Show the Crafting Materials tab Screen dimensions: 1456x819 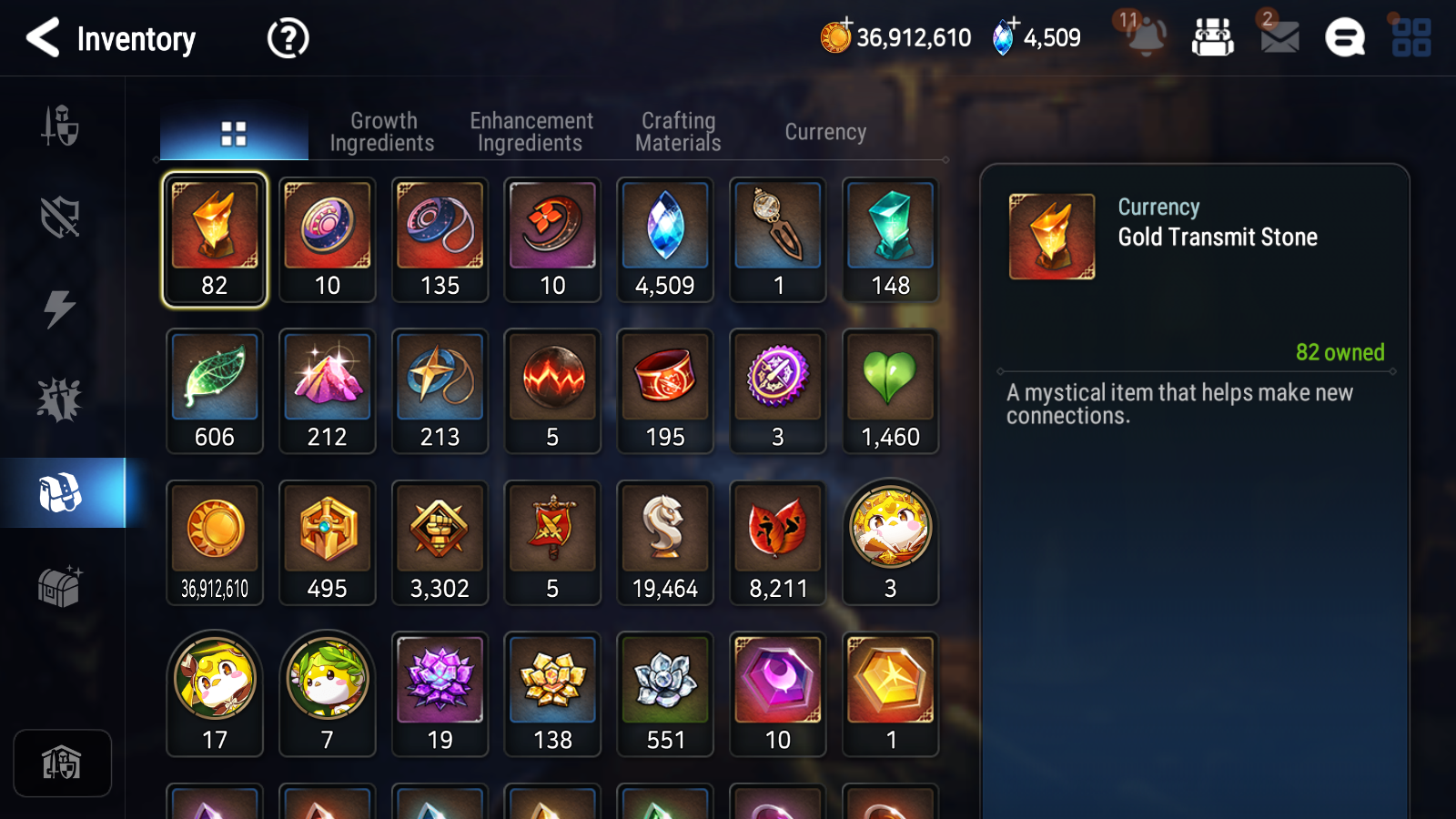(678, 132)
